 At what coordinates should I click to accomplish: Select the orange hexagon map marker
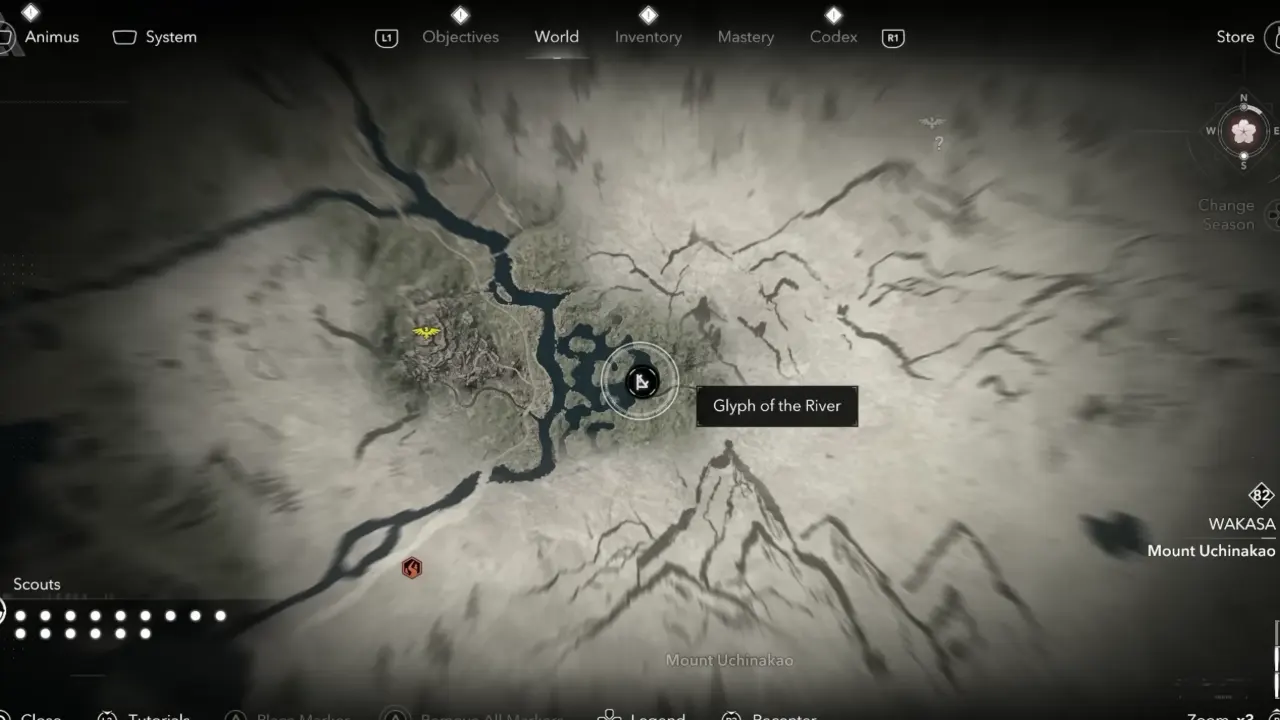pyautogui.click(x=411, y=569)
